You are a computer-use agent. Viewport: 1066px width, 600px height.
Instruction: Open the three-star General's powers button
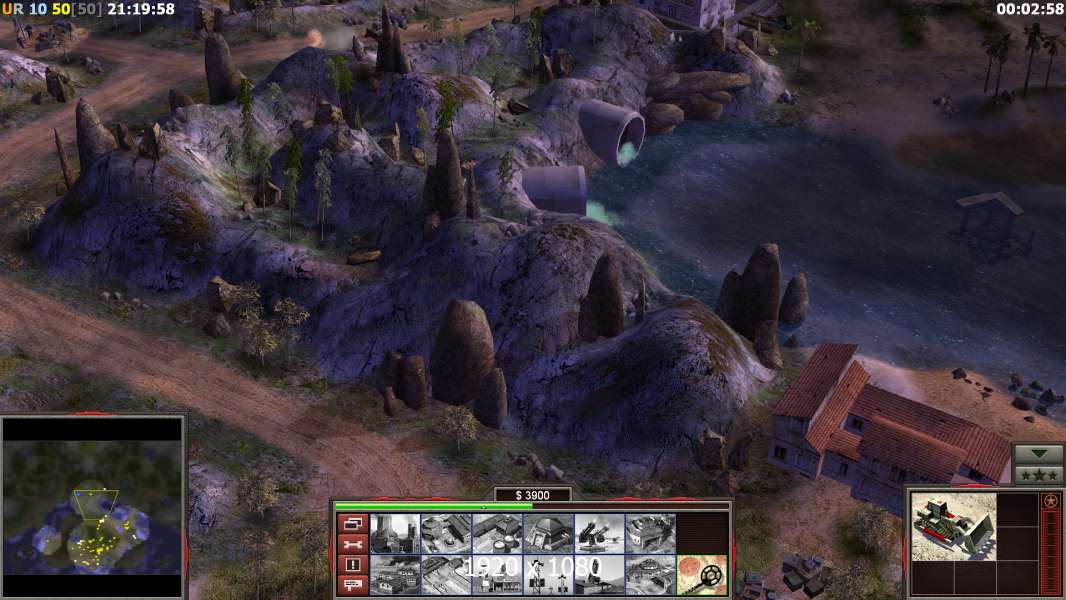pos(1038,475)
